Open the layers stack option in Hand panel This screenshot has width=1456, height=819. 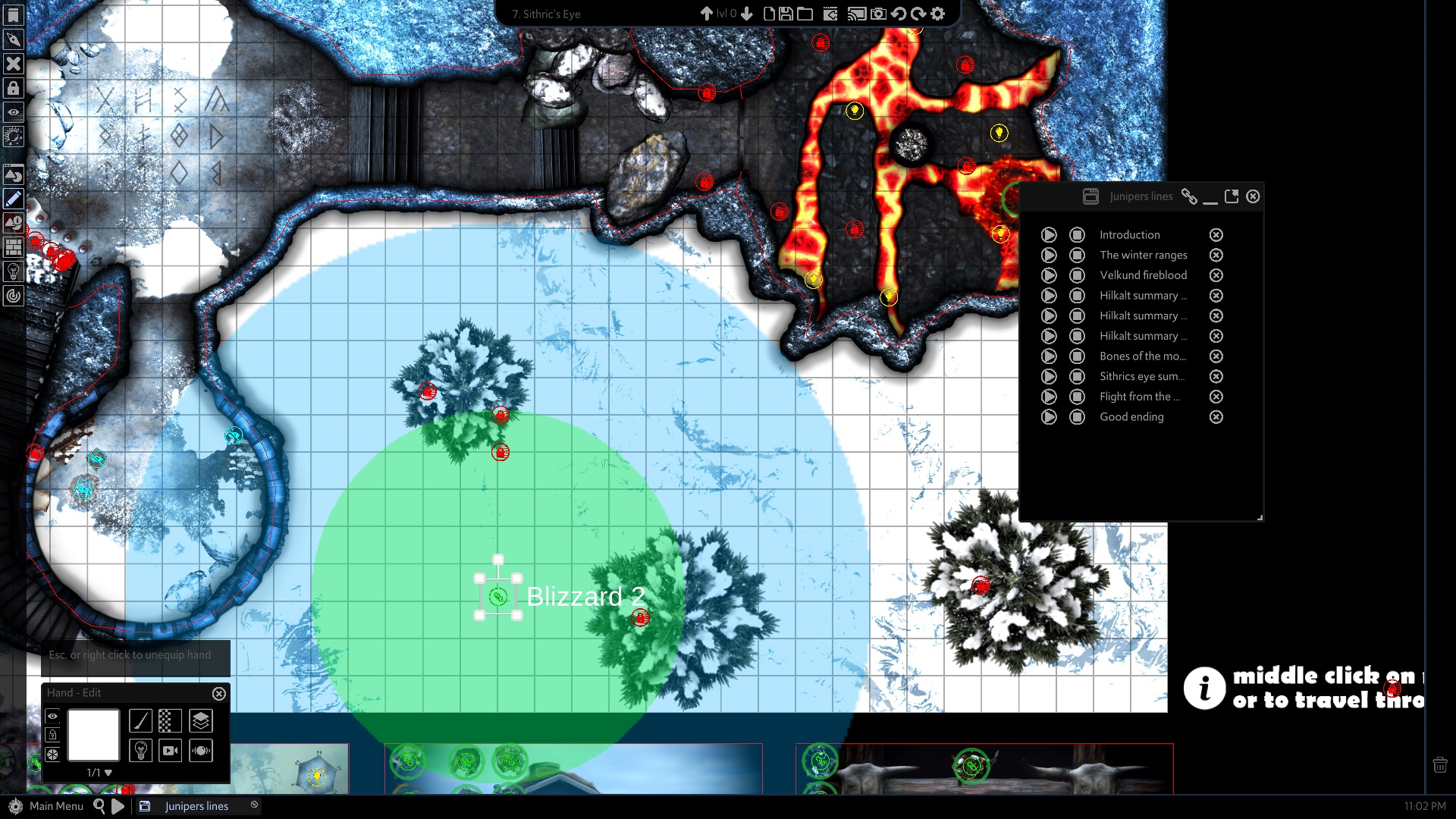click(x=201, y=720)
